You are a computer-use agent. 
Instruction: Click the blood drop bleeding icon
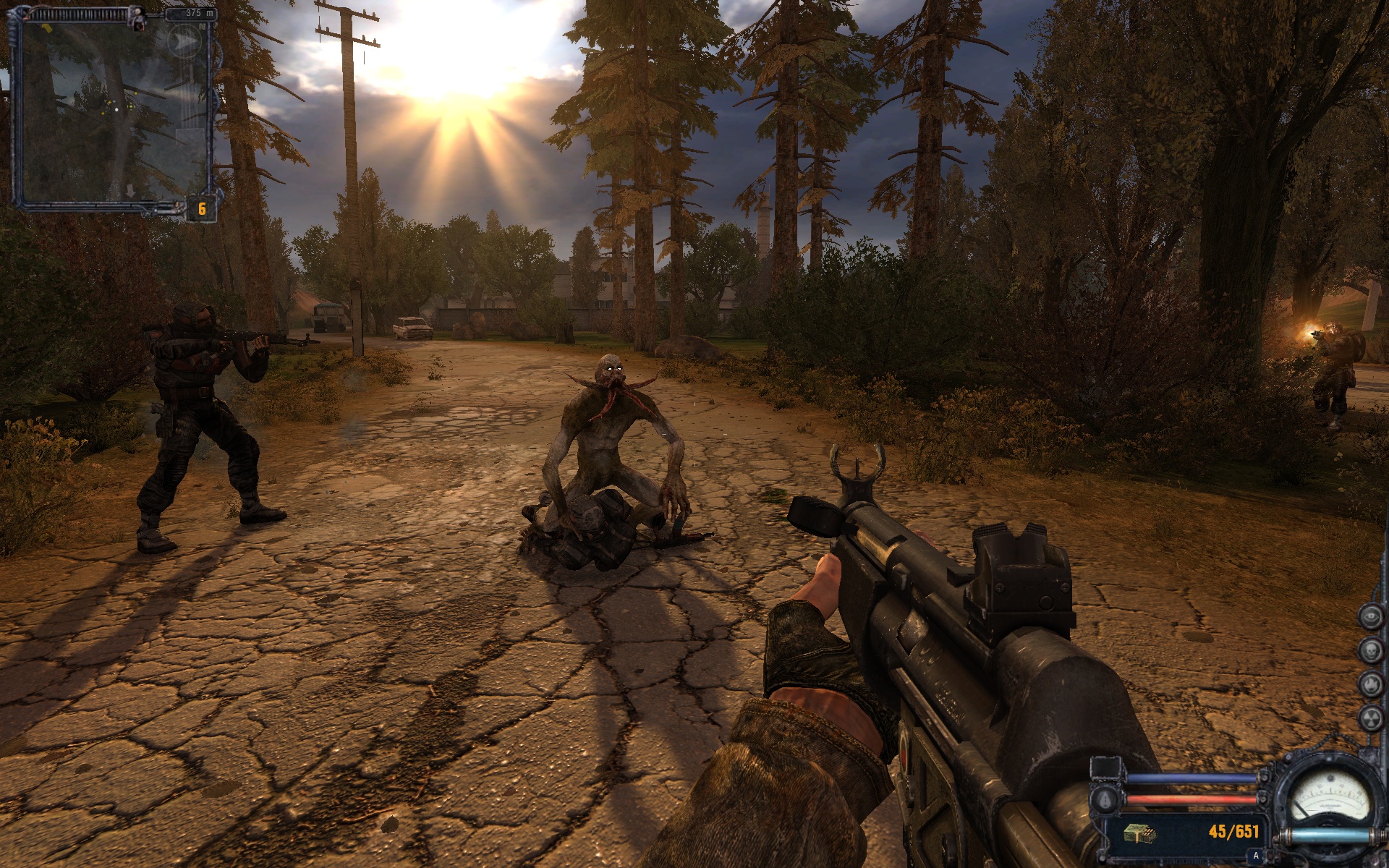point(1104,799)
